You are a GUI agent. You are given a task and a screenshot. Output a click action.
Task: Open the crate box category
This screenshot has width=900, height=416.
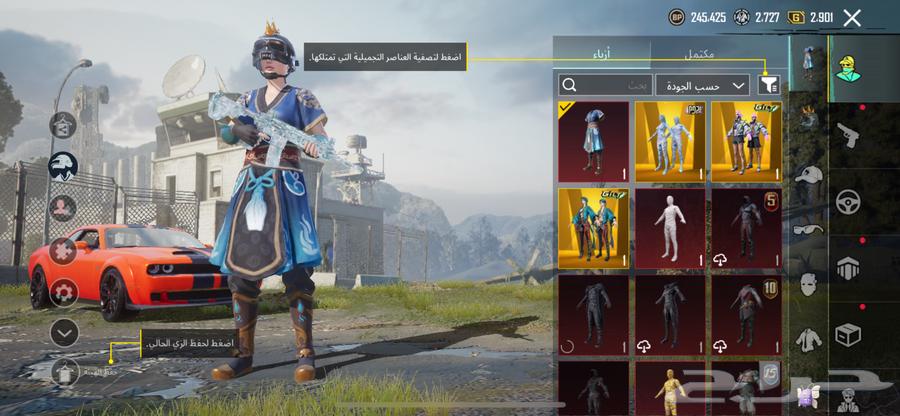pos(847,333)
